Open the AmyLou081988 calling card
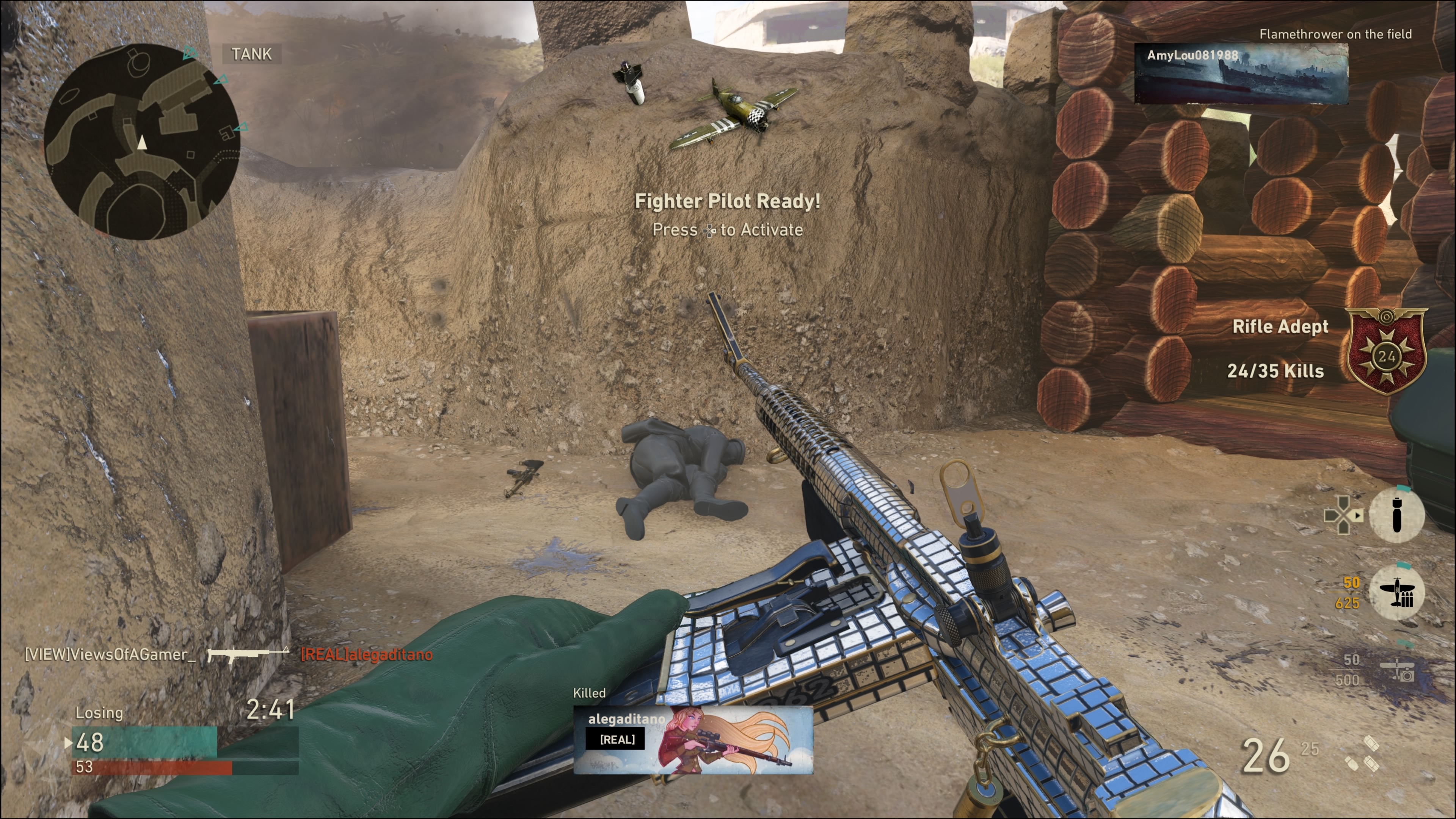This screenshot has width=1456, height=819. [1241, 74]
